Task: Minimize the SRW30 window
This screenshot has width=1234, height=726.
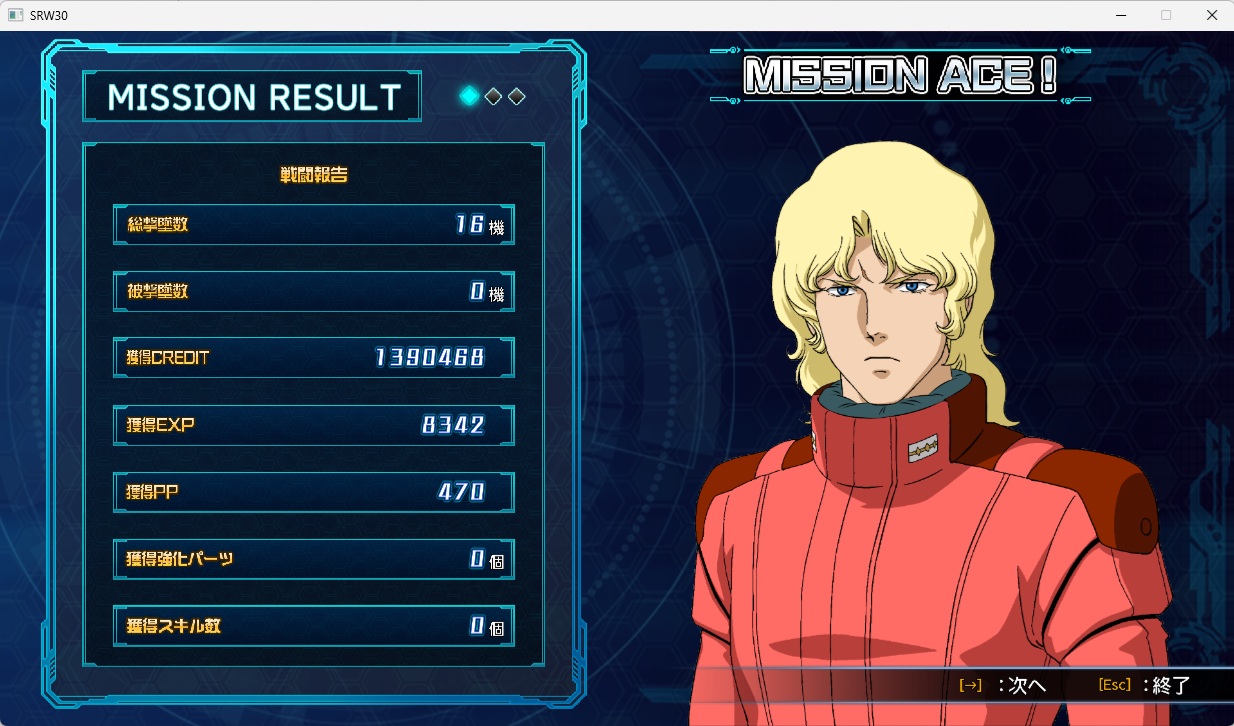Action: click(1119, 15)
